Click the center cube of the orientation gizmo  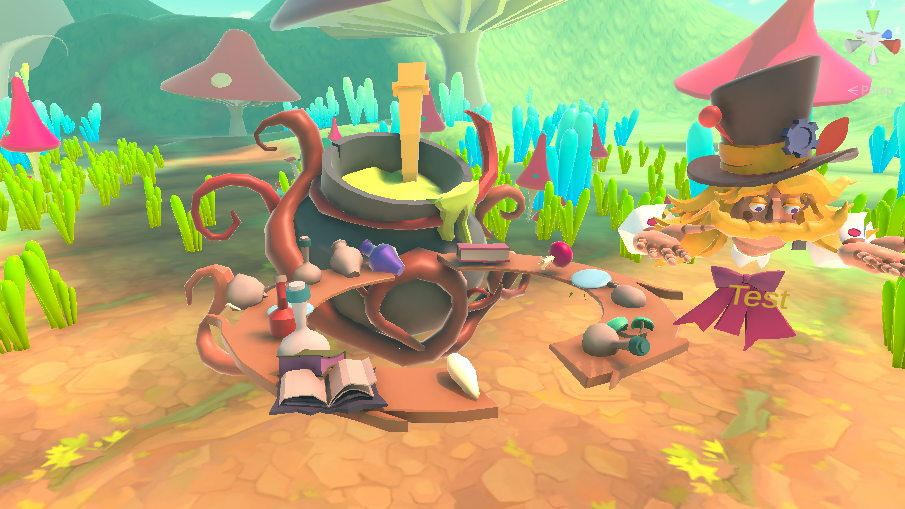point(873,41)
